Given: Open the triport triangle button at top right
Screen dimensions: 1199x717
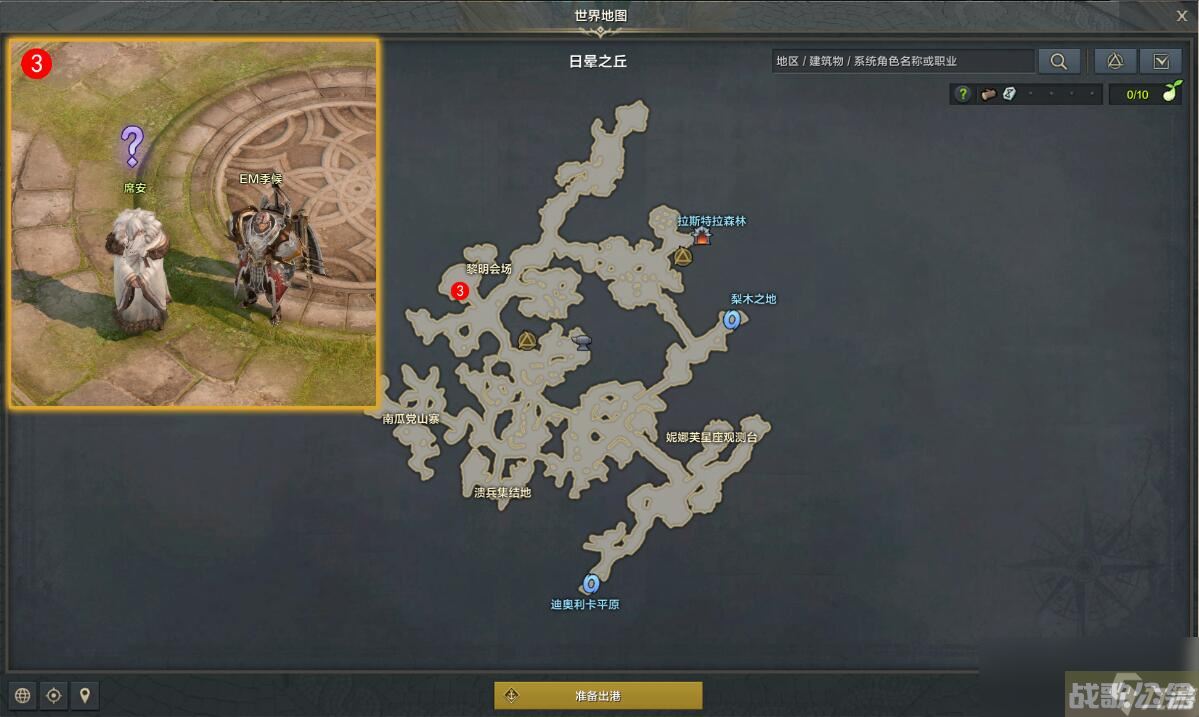Looking at the screenshot, I should click(x=1115, y=61).
